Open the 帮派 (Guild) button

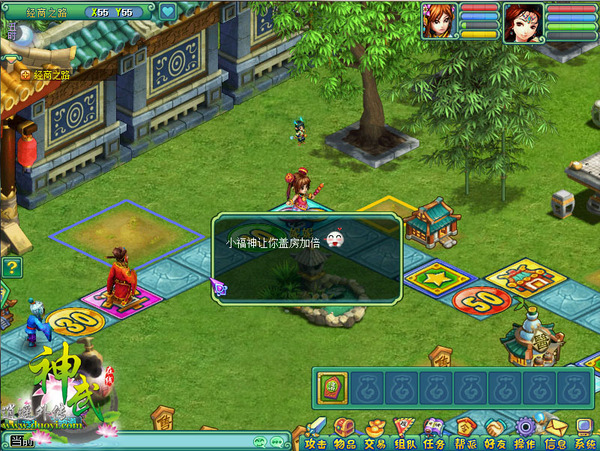point(465,430)
